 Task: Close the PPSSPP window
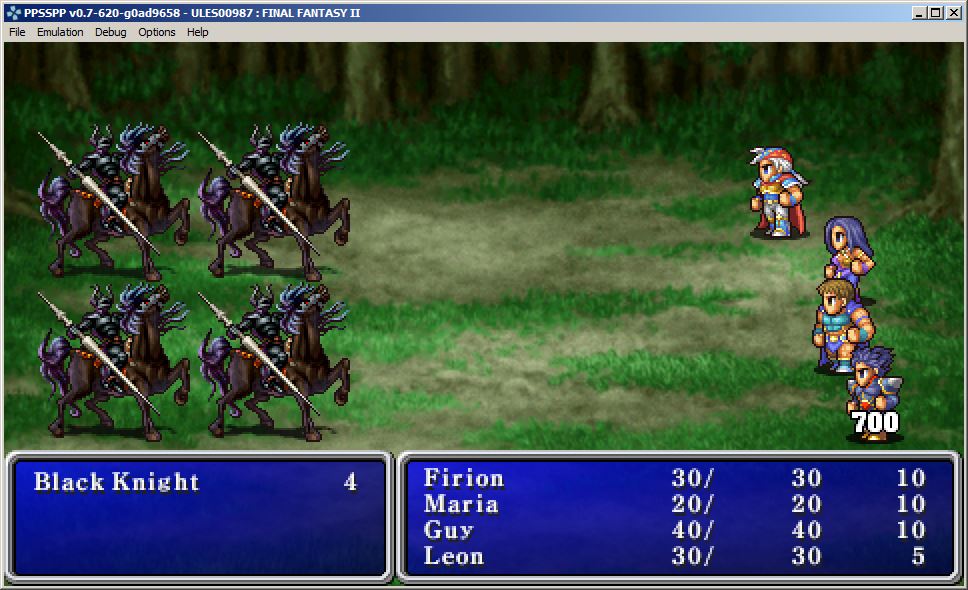click(953, 13)
